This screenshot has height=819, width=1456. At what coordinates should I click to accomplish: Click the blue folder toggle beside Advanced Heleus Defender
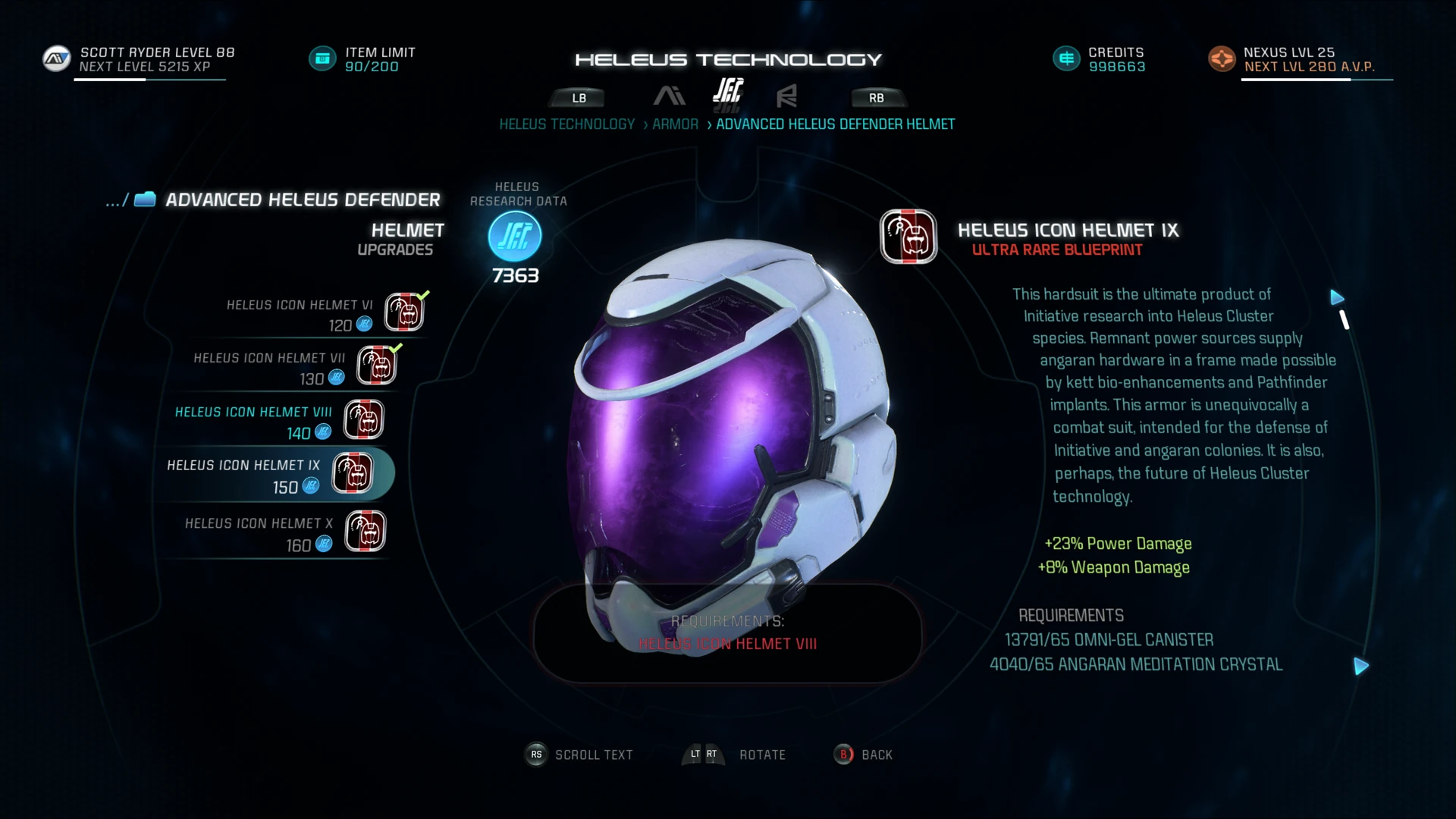(x=144, y=199)
